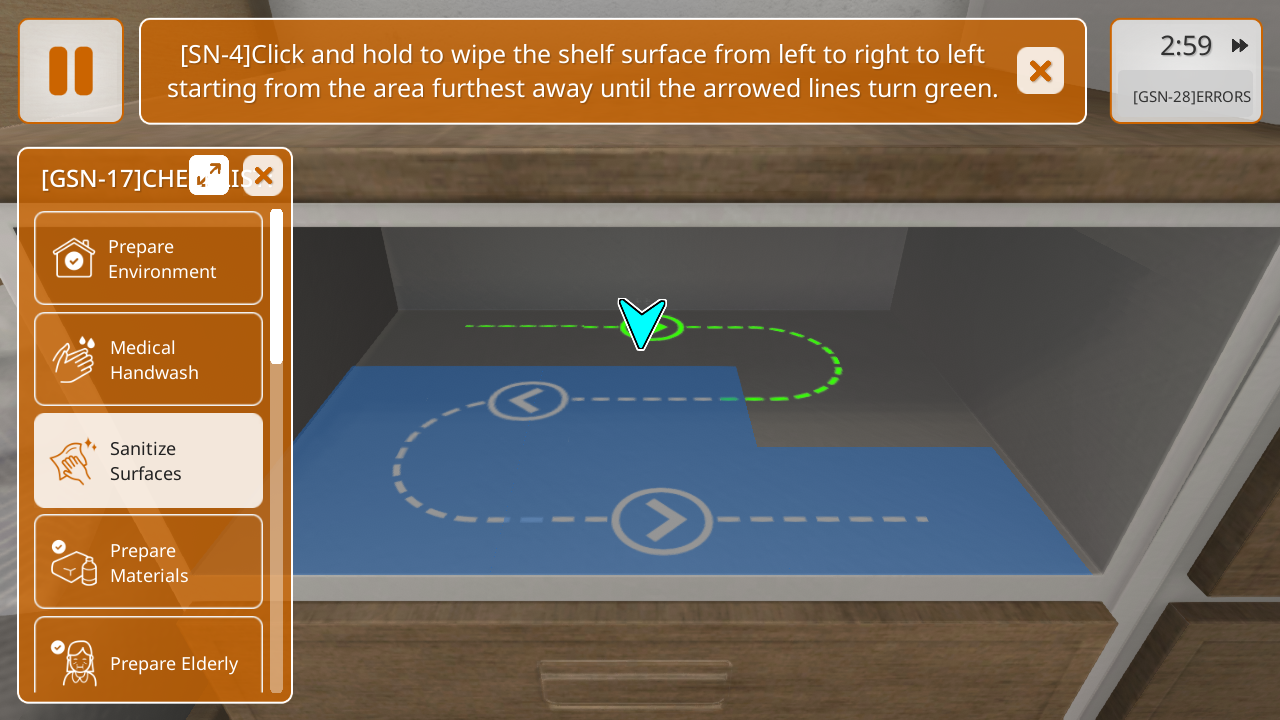Open the Sanitize Surfaces step
The height and width of the screenshot is (720, 1280).
coord(148,460)
